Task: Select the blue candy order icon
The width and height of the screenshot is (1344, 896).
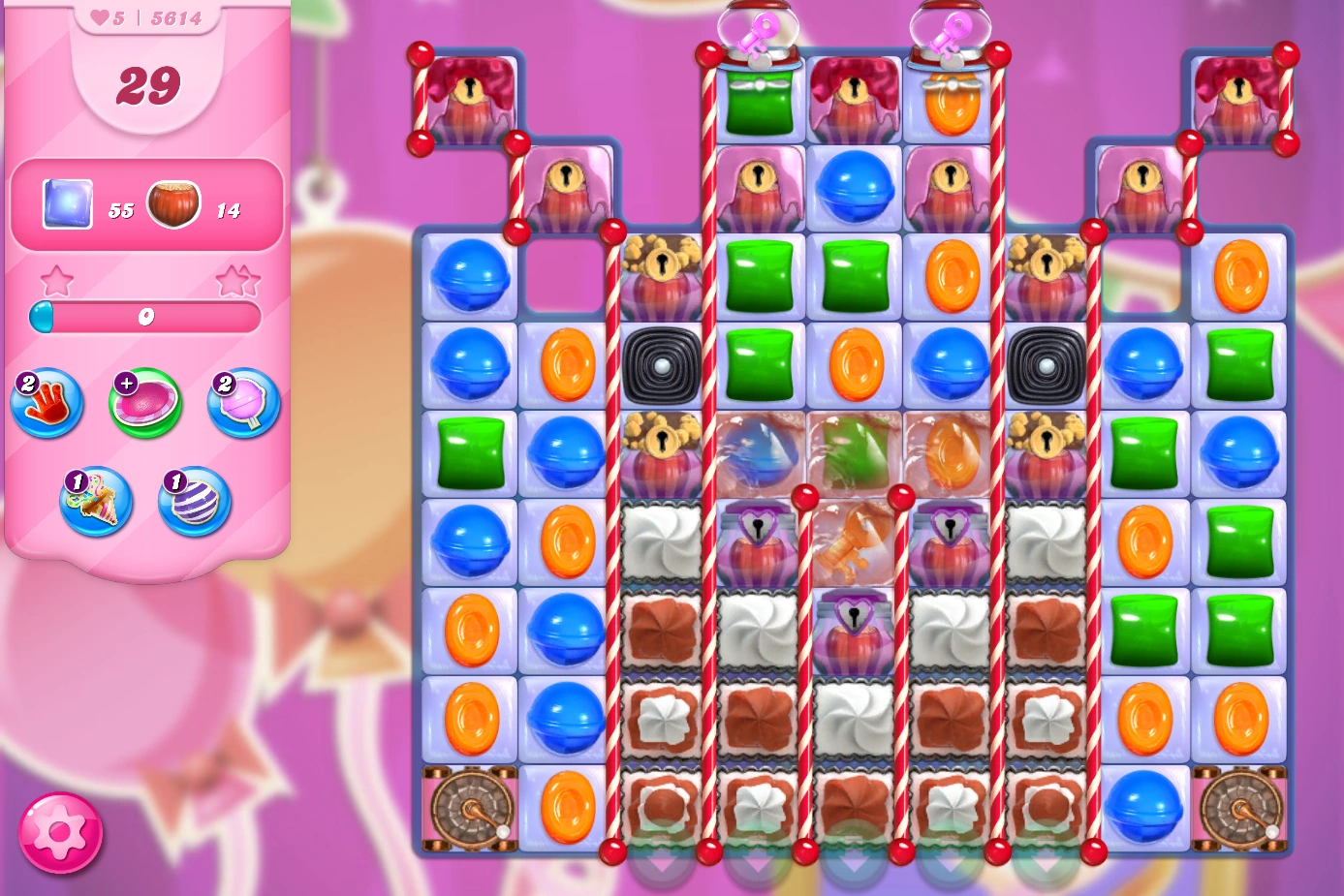Action: [66, 202]
